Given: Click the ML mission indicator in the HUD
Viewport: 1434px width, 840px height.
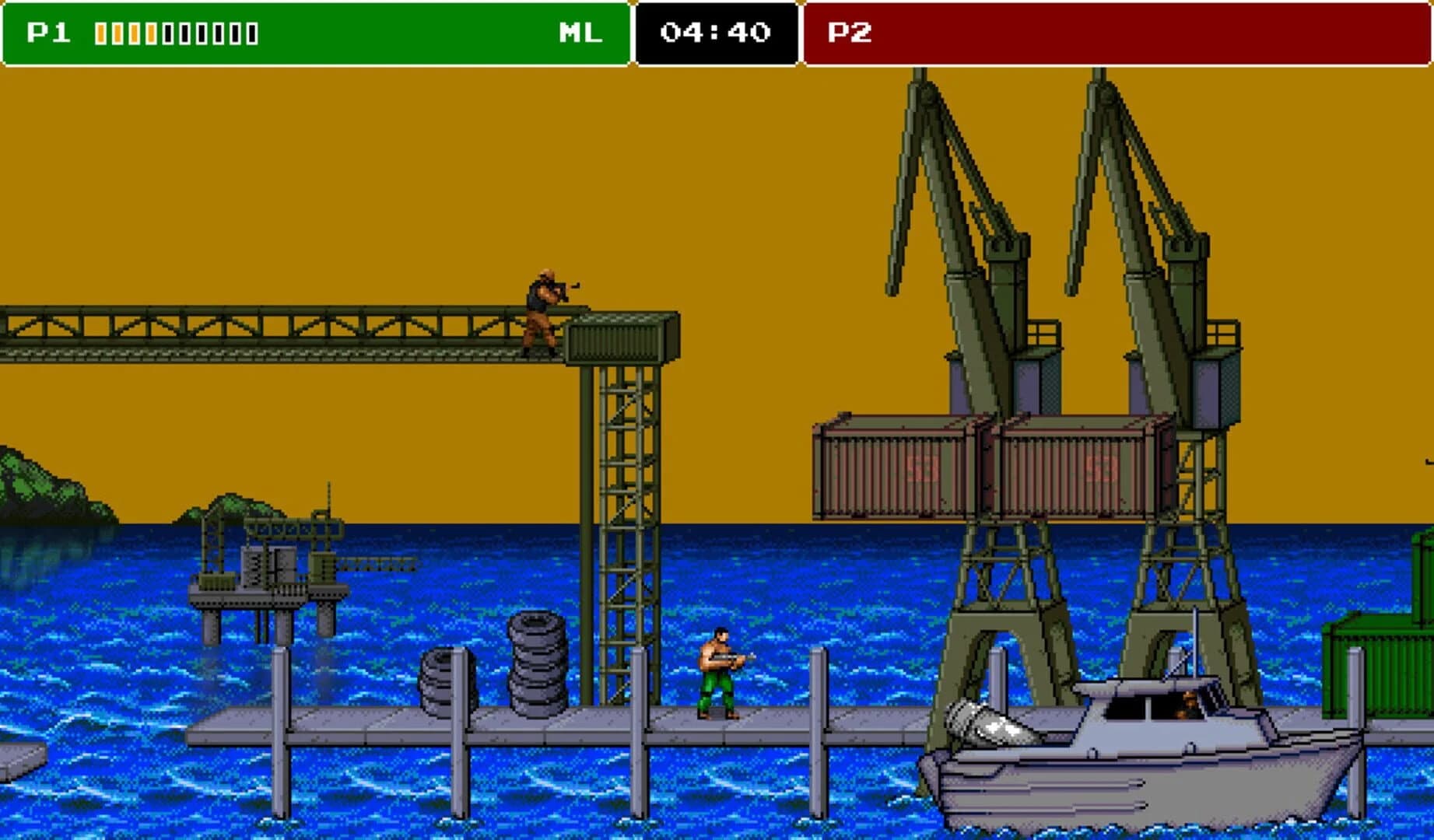Looking at the screenshot, I should point(580,33).
